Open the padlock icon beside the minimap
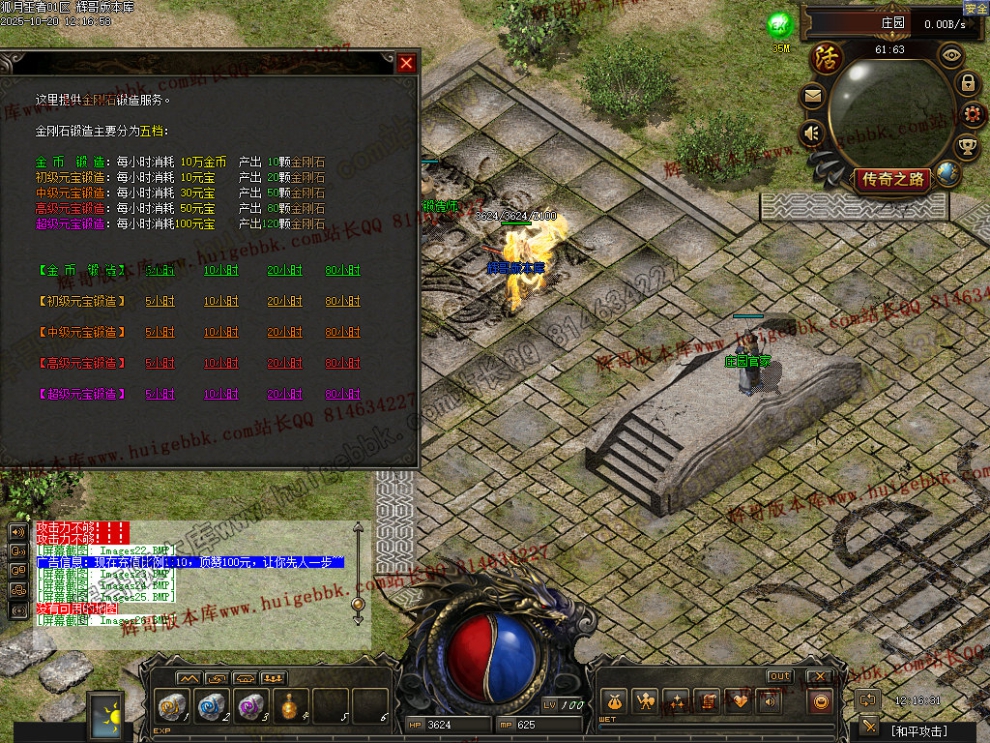The image size is (990, 743). pos(968,84)
